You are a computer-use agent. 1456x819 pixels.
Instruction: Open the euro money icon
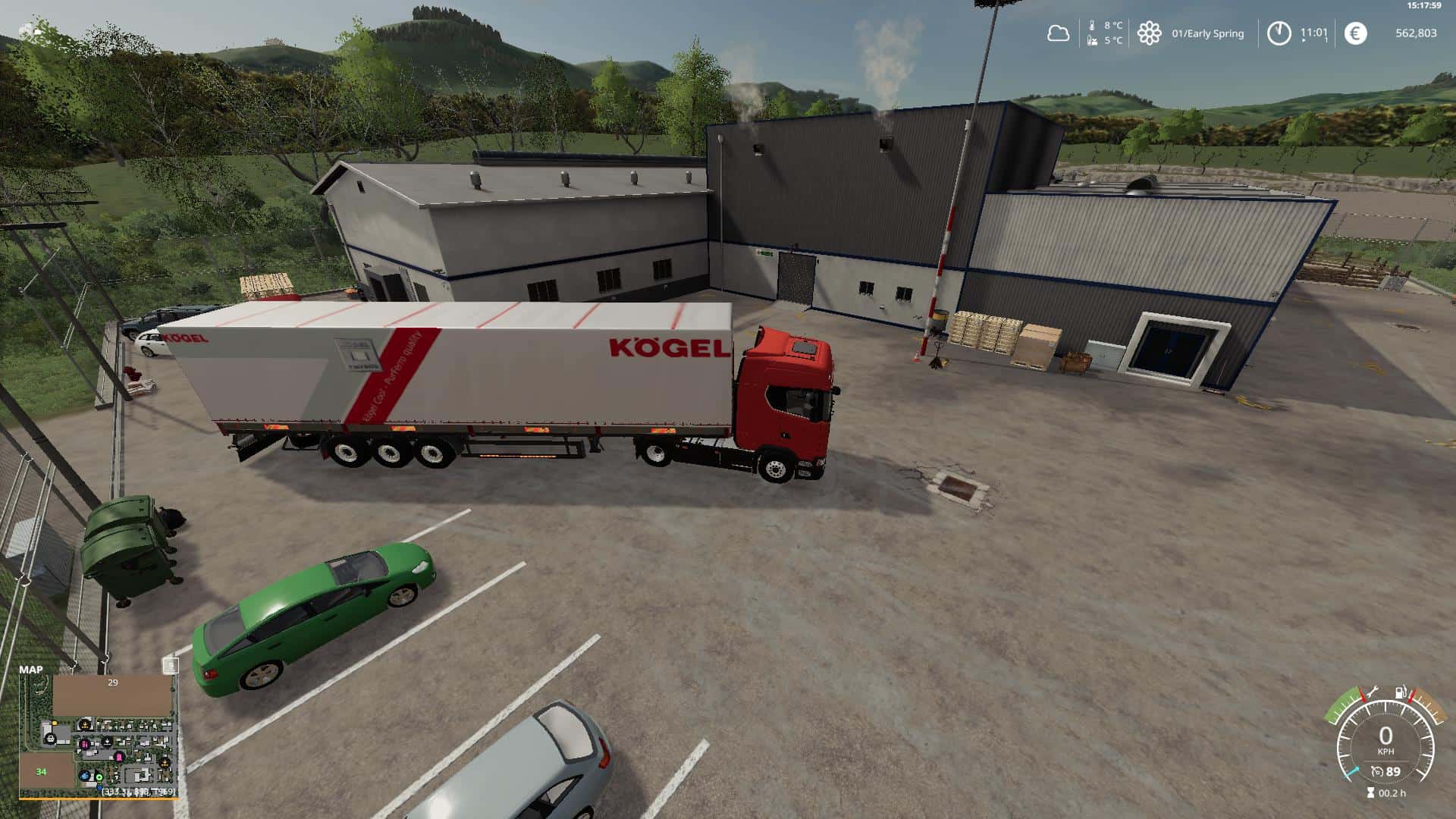pyautogui.click(x=1355, y=33)
